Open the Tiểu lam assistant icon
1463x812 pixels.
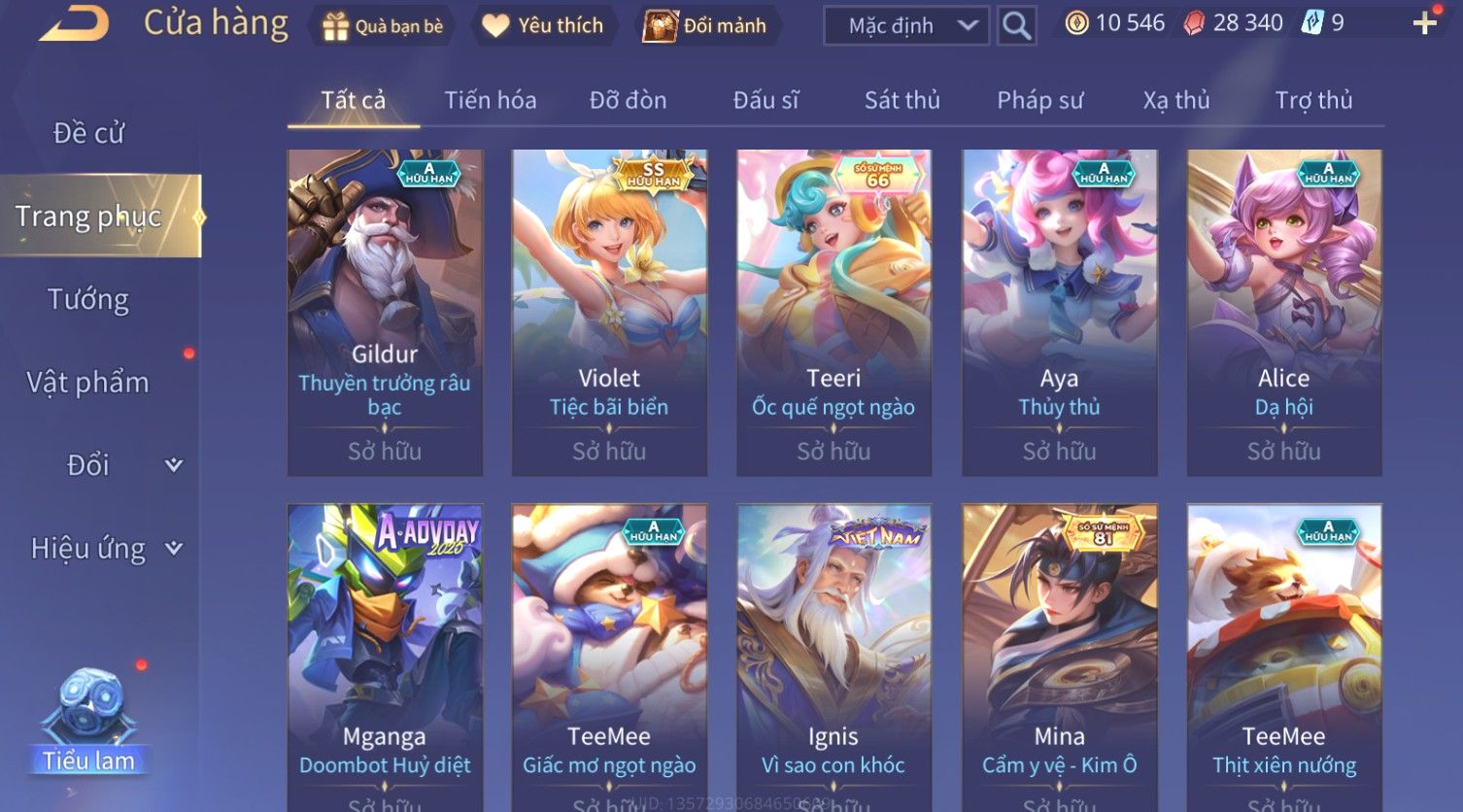click(x=88, y=721)
